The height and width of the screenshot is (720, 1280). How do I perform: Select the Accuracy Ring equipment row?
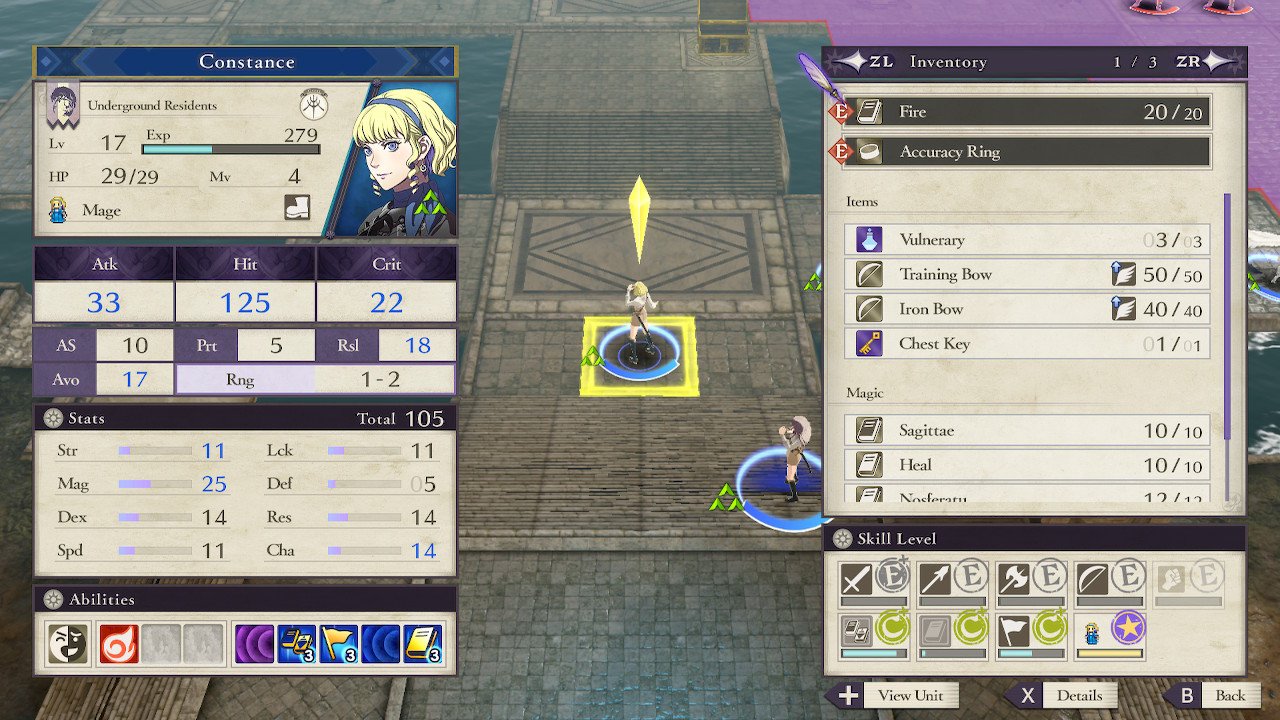point(1030,152)
